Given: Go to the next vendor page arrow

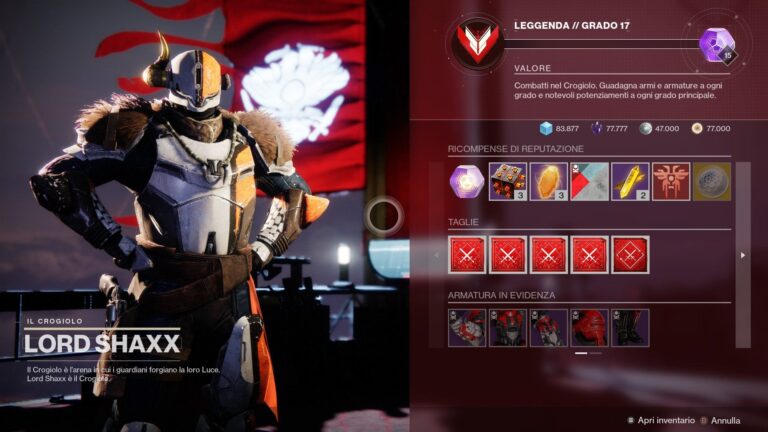Looking at the screenshot, I should [x=742, y=255].
